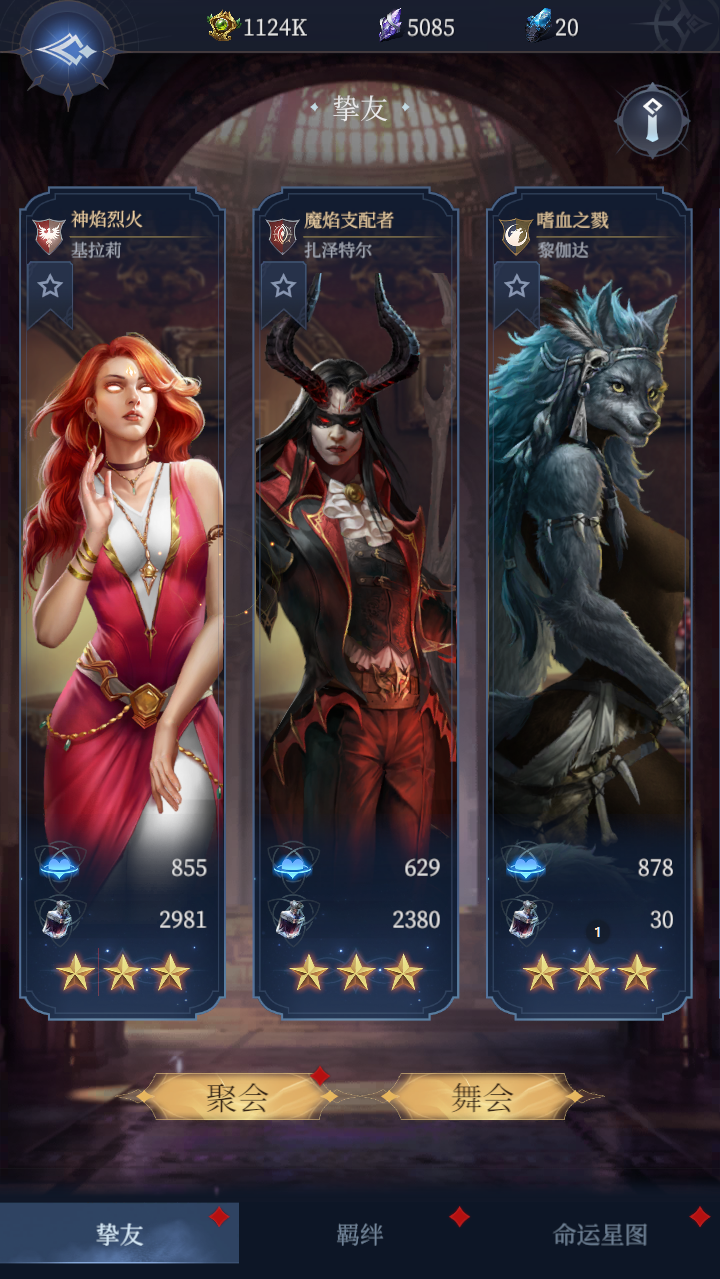Switch to the 羁绊 tab
The image size is (720, 1279).
coord(359,1235)
